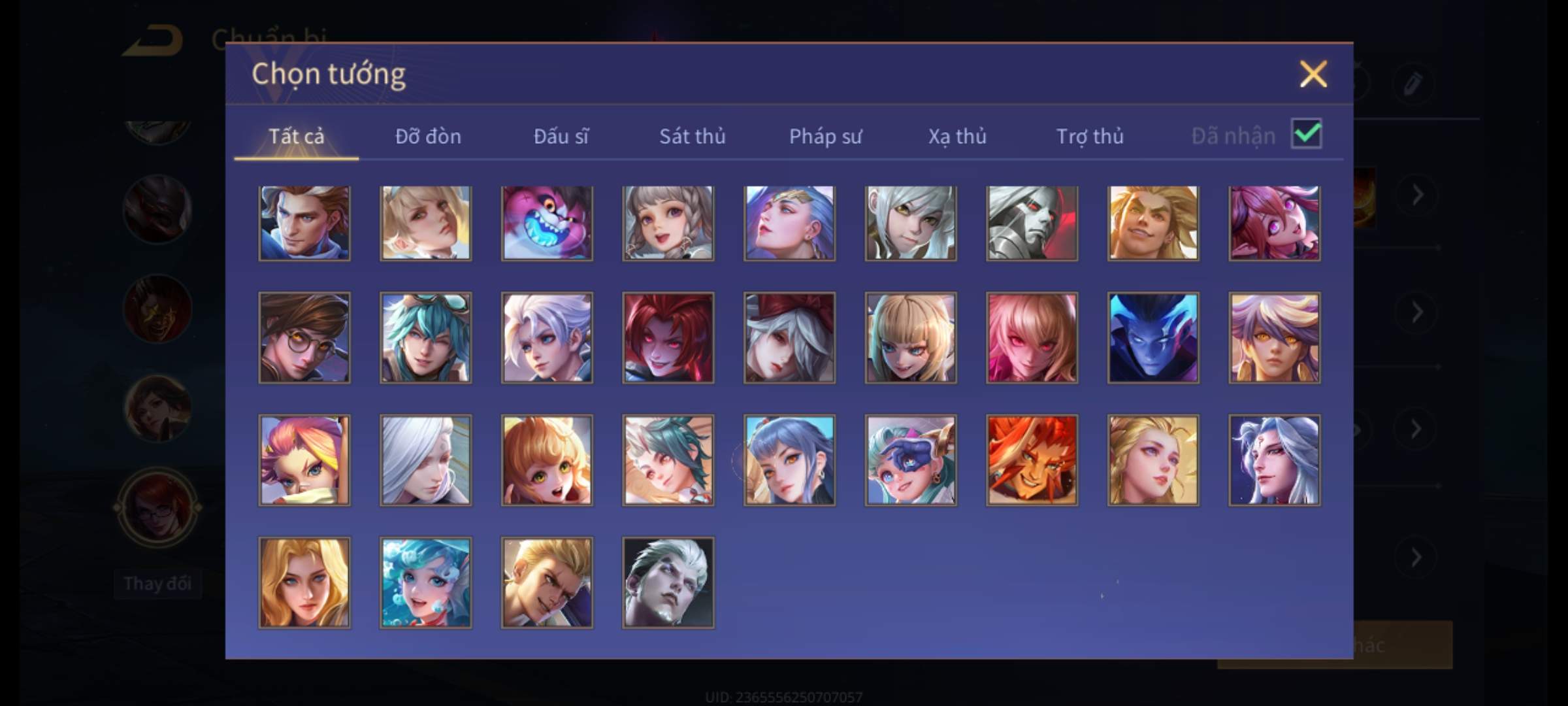Select the aqua bubble-haired mermaid hero
1568x706 pixels.
425,582
